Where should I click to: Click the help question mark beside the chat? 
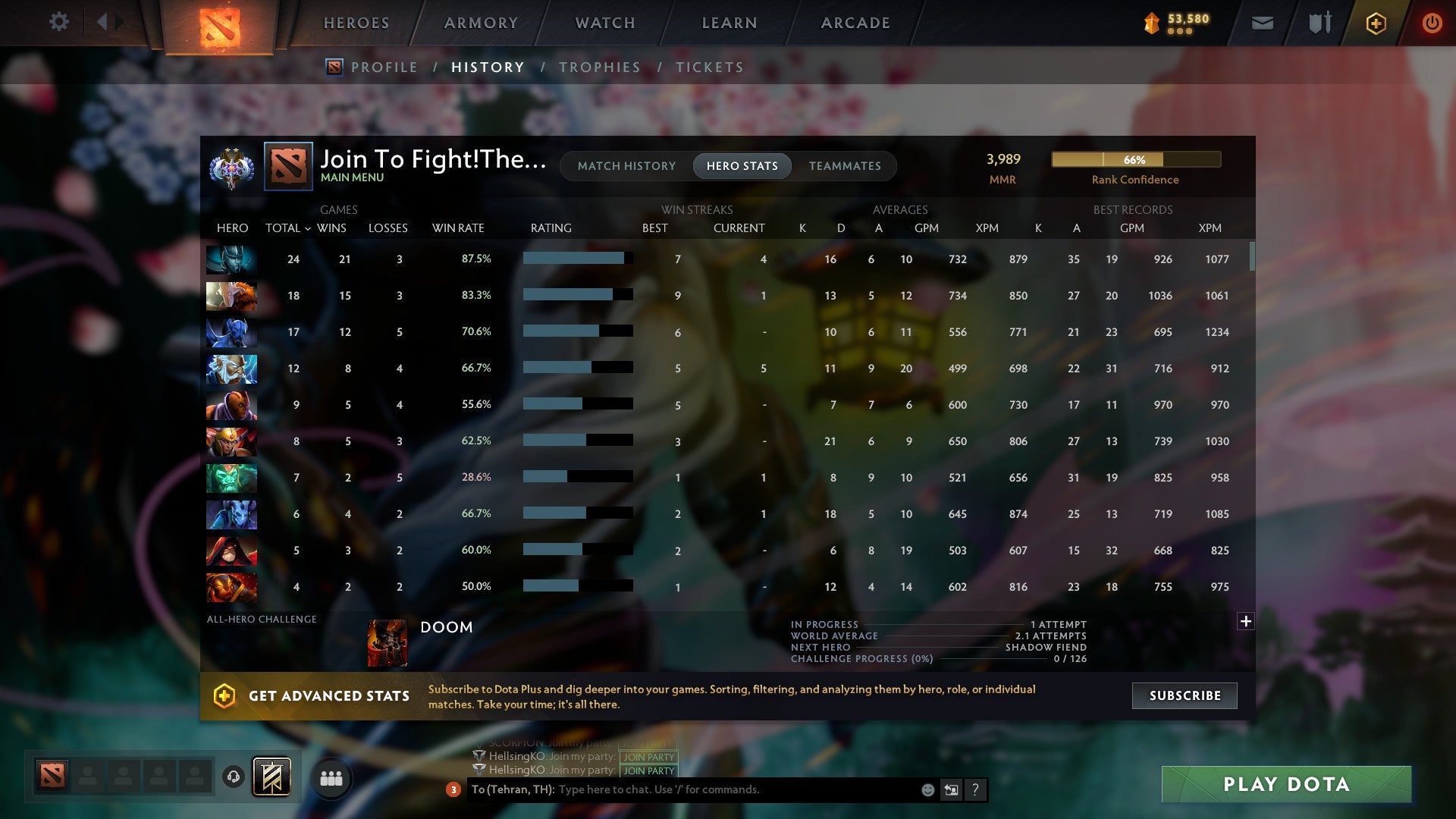pos(977,789)
